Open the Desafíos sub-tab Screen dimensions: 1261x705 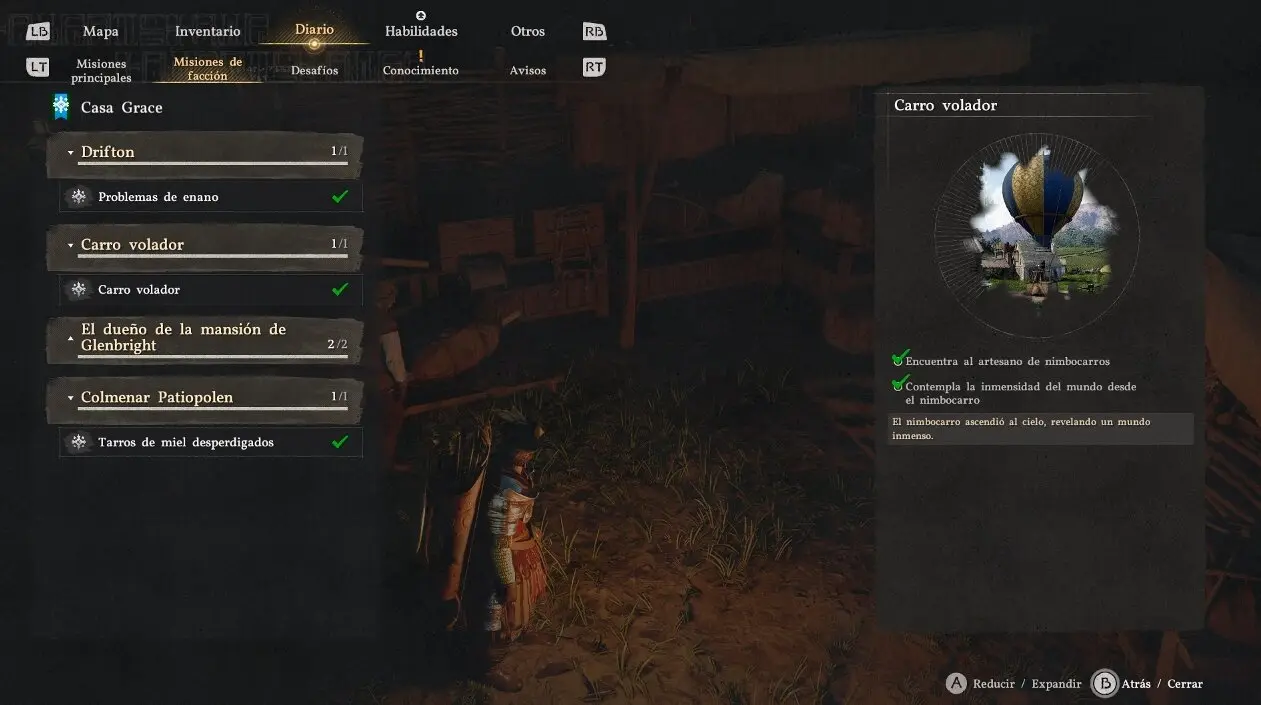click(x=314, y=70)
